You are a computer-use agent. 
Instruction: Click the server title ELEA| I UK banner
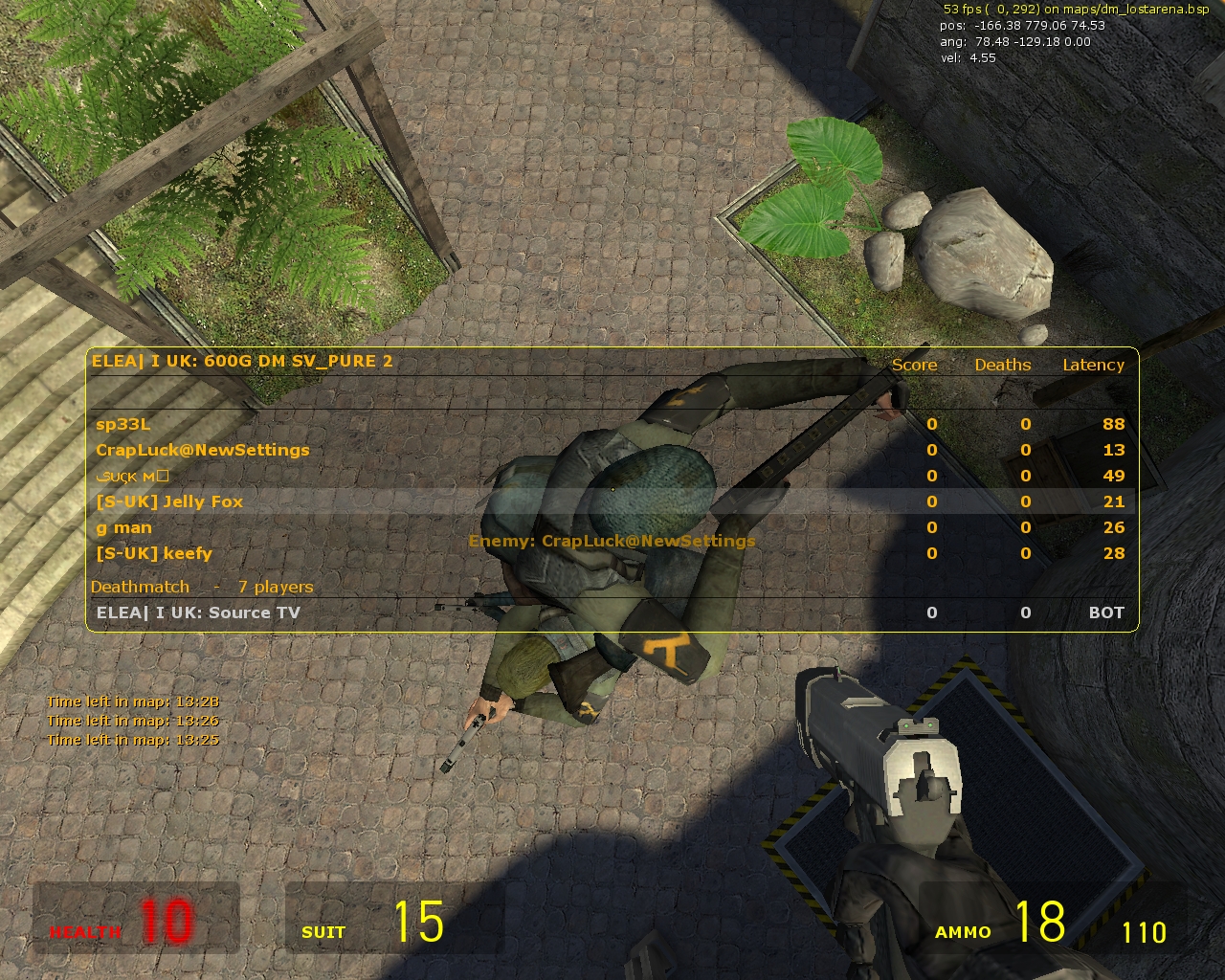244,362
